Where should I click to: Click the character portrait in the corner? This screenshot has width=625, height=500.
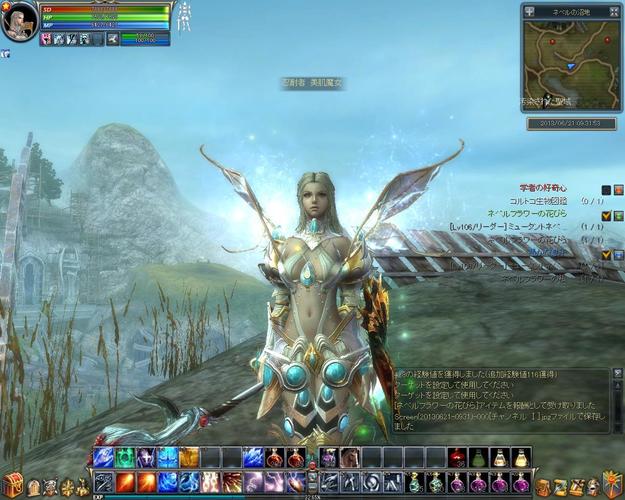tap(19, 21)
